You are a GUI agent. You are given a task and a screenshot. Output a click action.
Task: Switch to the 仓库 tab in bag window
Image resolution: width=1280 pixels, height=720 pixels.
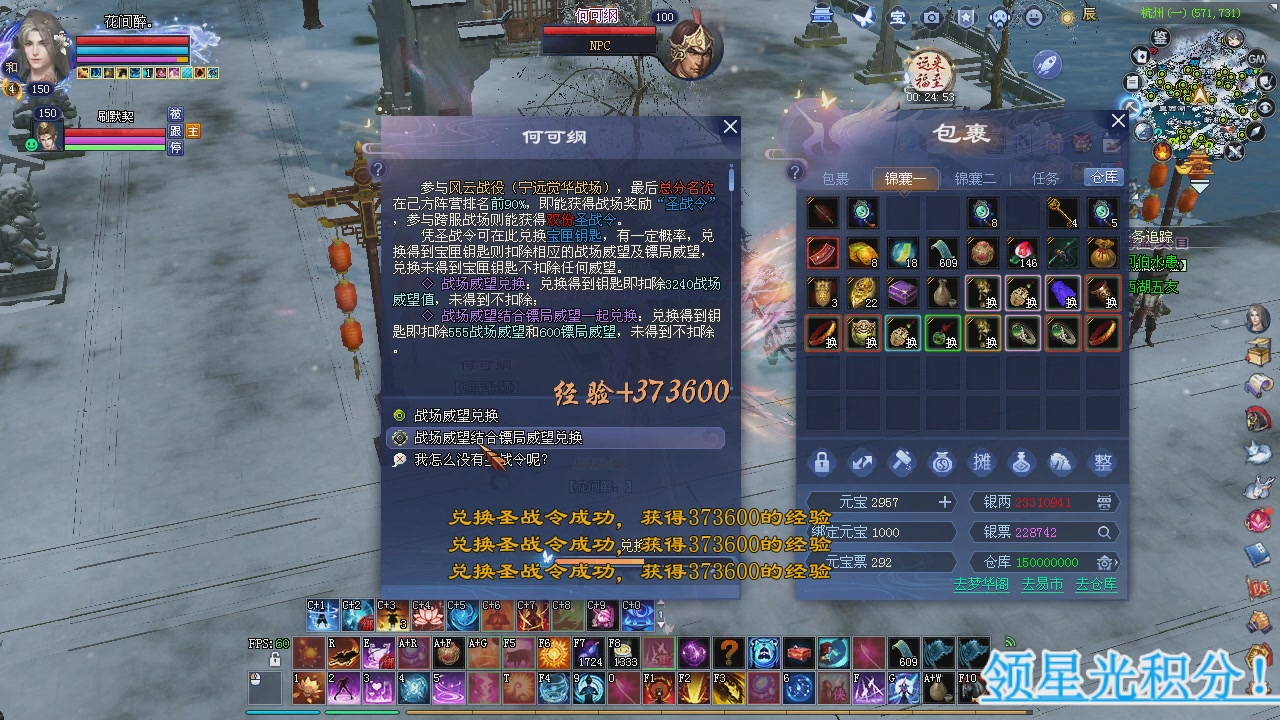click(1103, 177)
